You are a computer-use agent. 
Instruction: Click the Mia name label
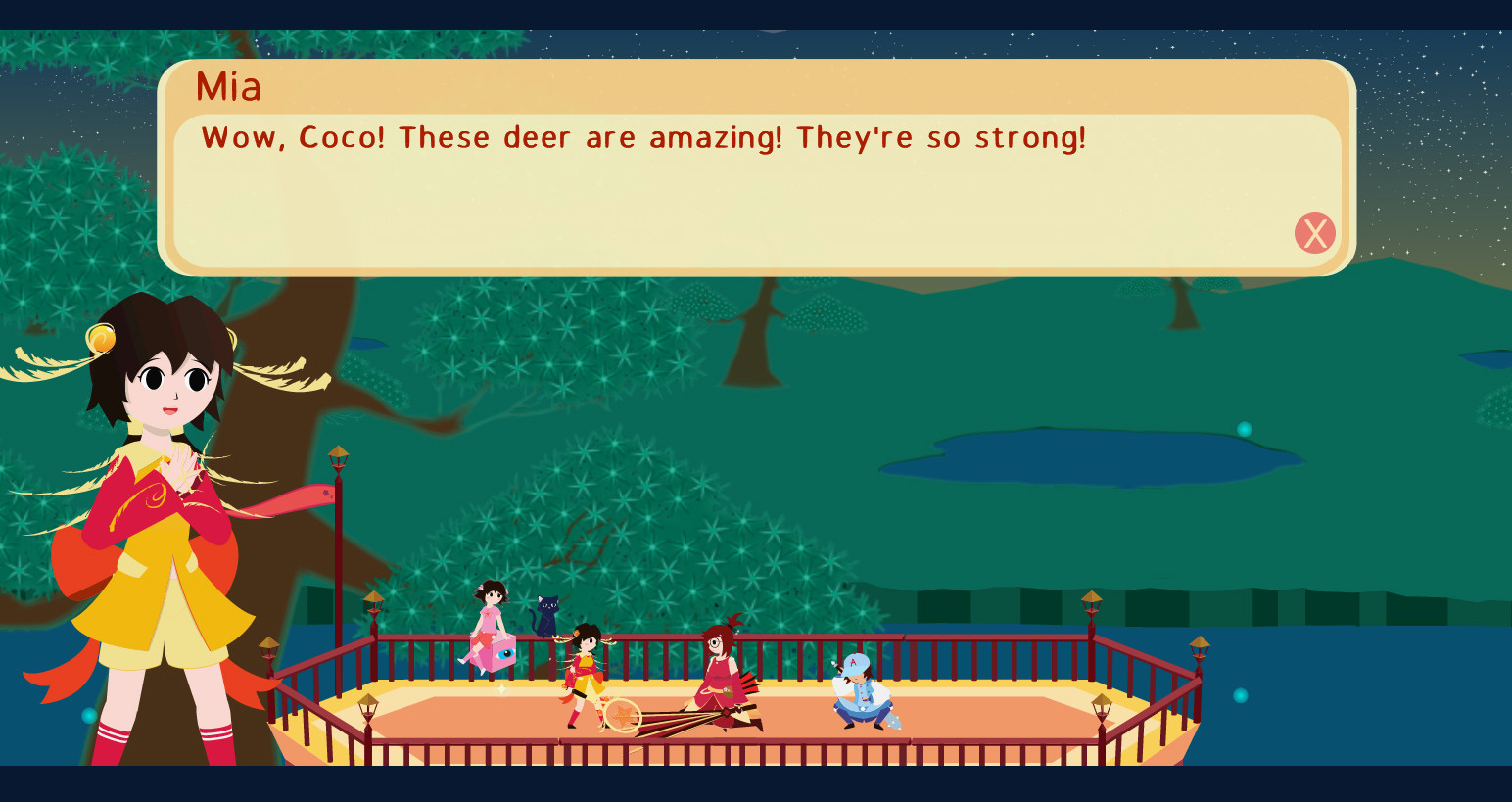[227, 88]
